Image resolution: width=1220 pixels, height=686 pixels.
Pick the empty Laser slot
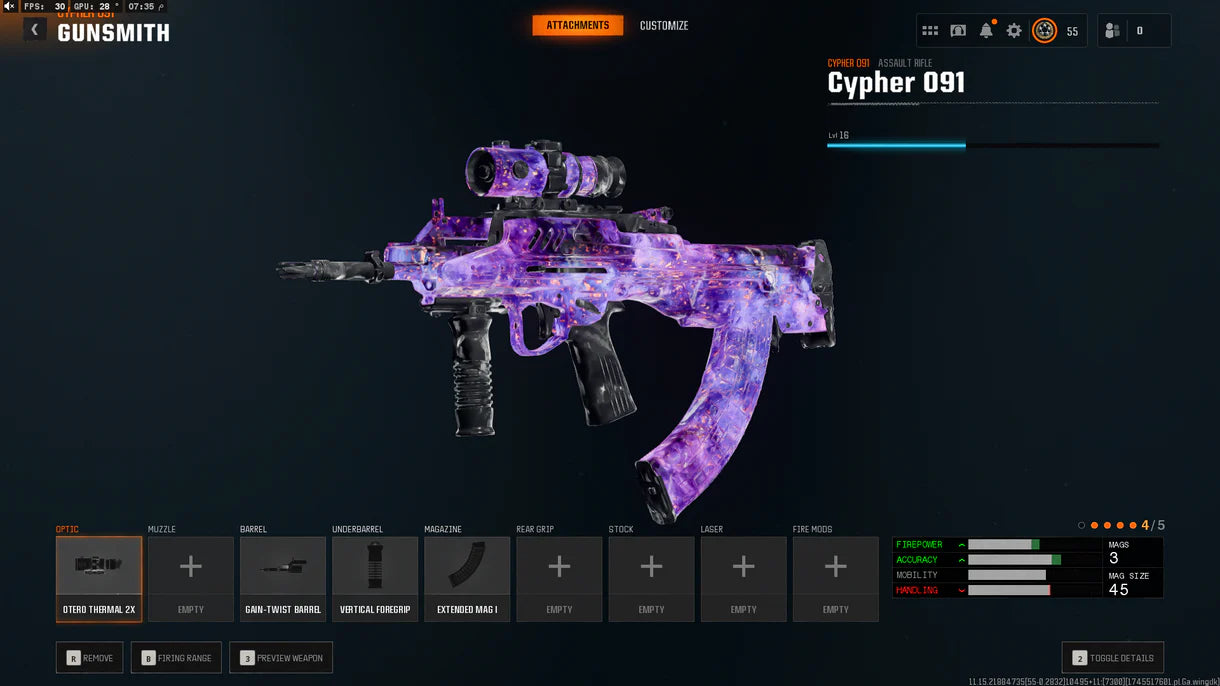point(743,578)
